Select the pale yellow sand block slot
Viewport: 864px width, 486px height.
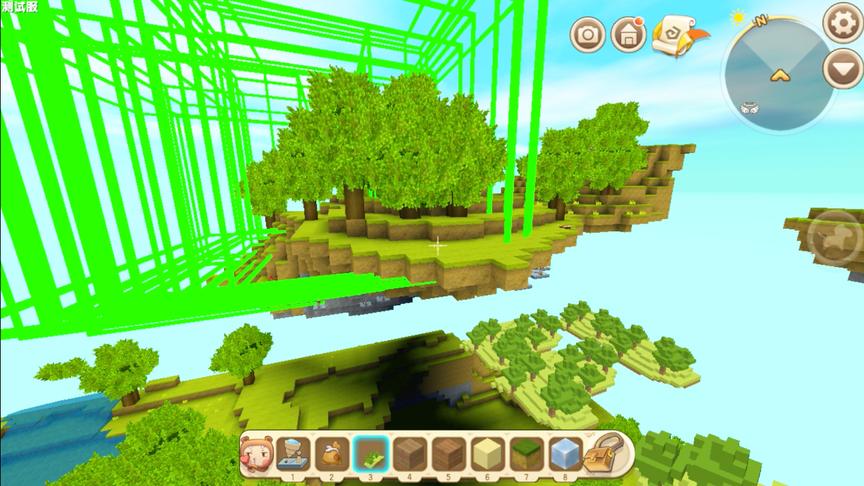(x=487, y=454)
